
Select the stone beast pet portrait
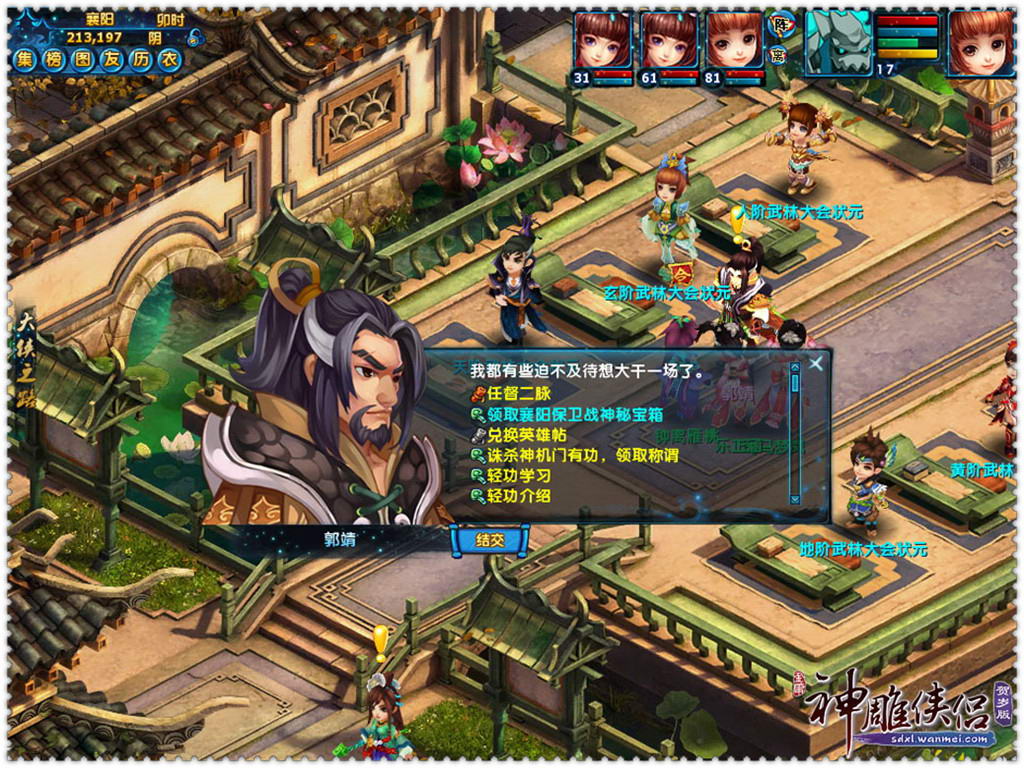[838, 42]
